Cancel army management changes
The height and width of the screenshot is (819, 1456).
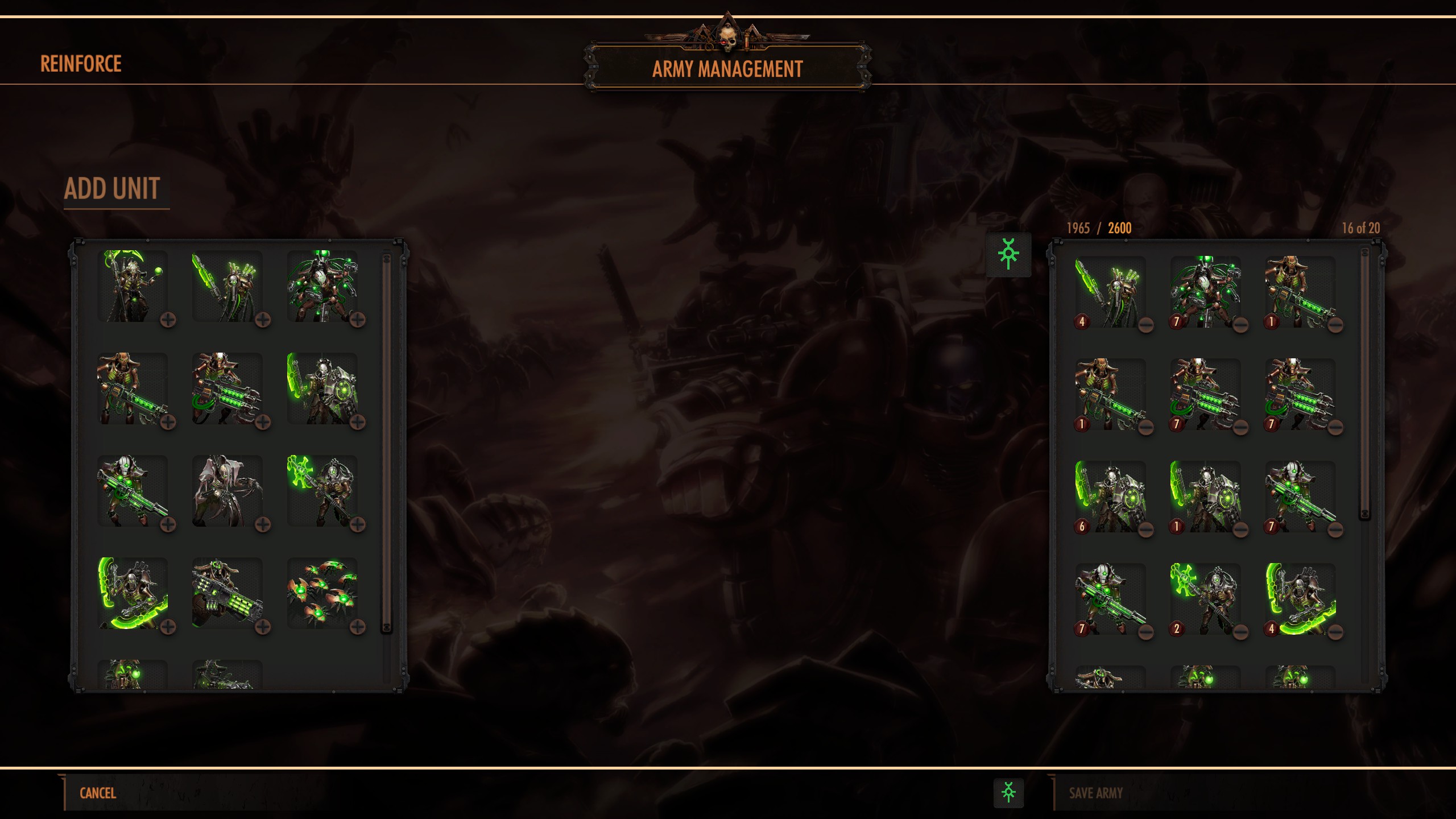coord(98,793)
